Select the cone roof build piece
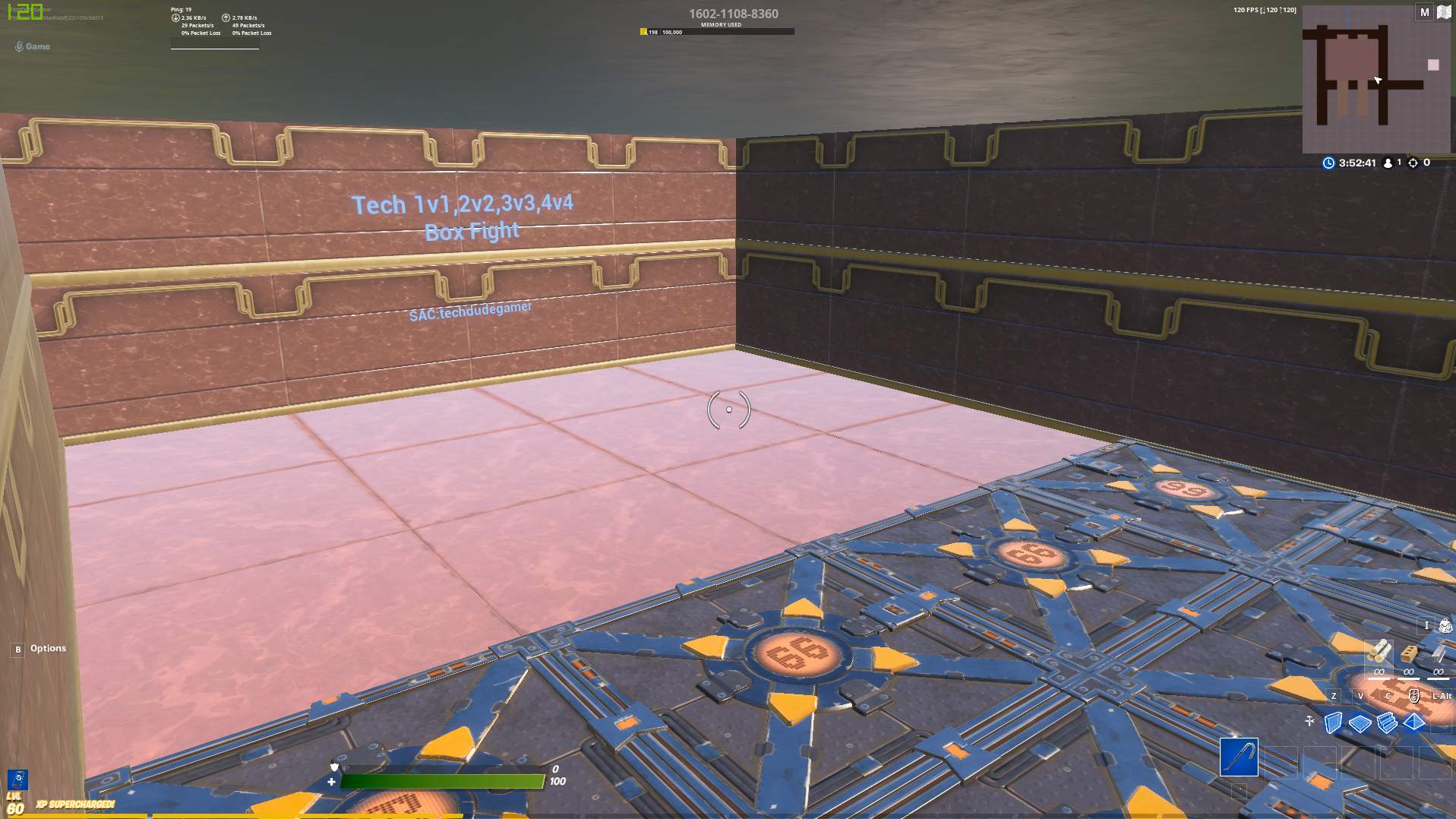Viewport: 1456px width, 819px height. click(1413, 722)
